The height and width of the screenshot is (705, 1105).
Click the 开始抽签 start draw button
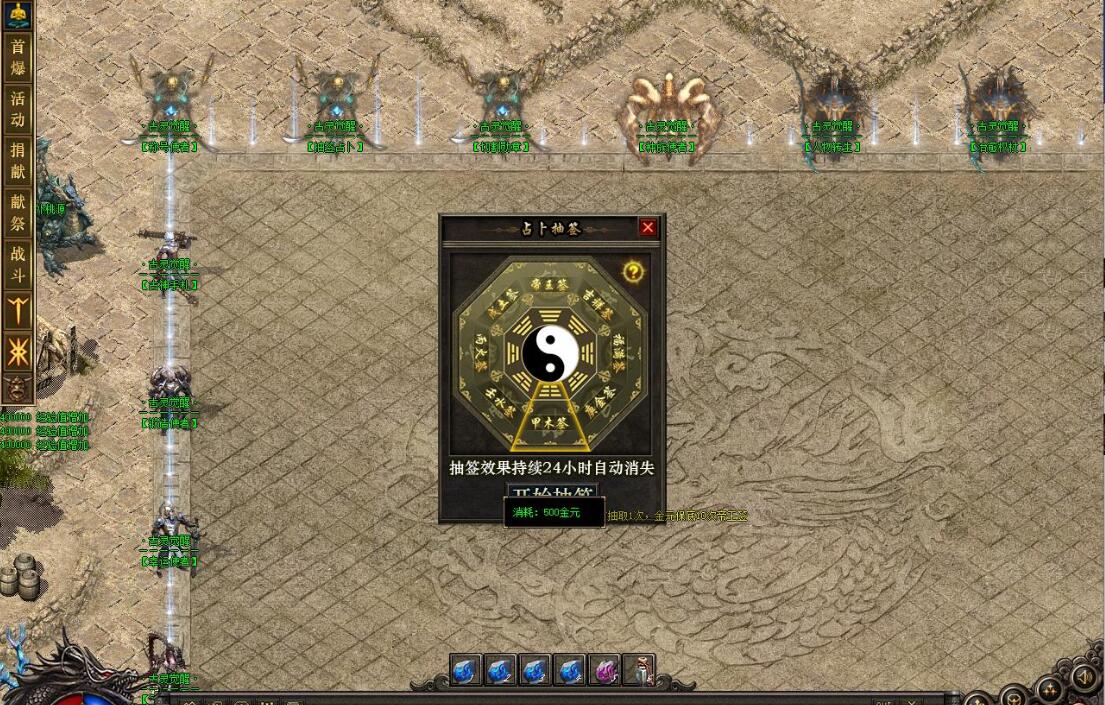pos(552,493)
